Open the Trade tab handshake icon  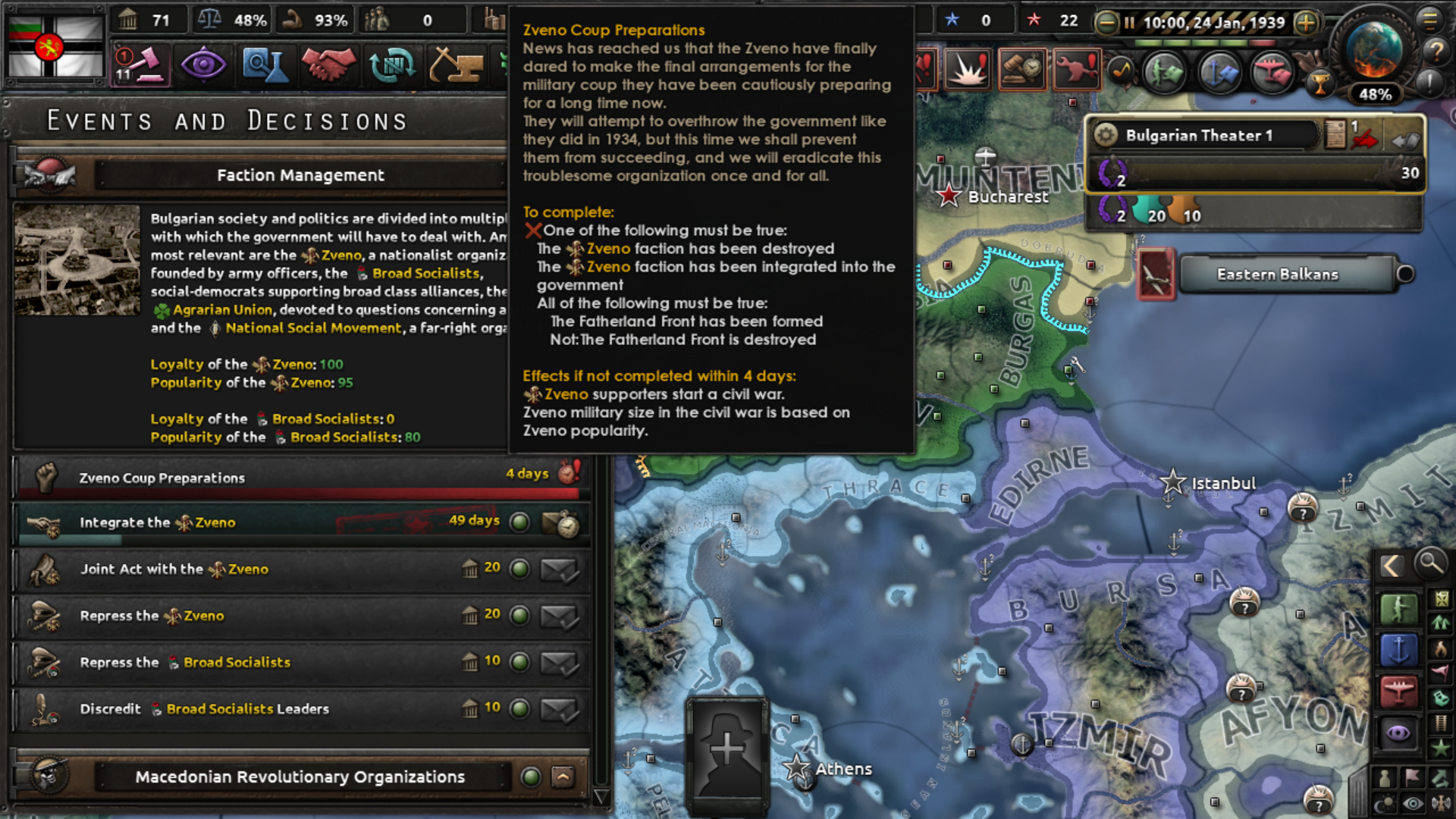[x=328, y=65]
